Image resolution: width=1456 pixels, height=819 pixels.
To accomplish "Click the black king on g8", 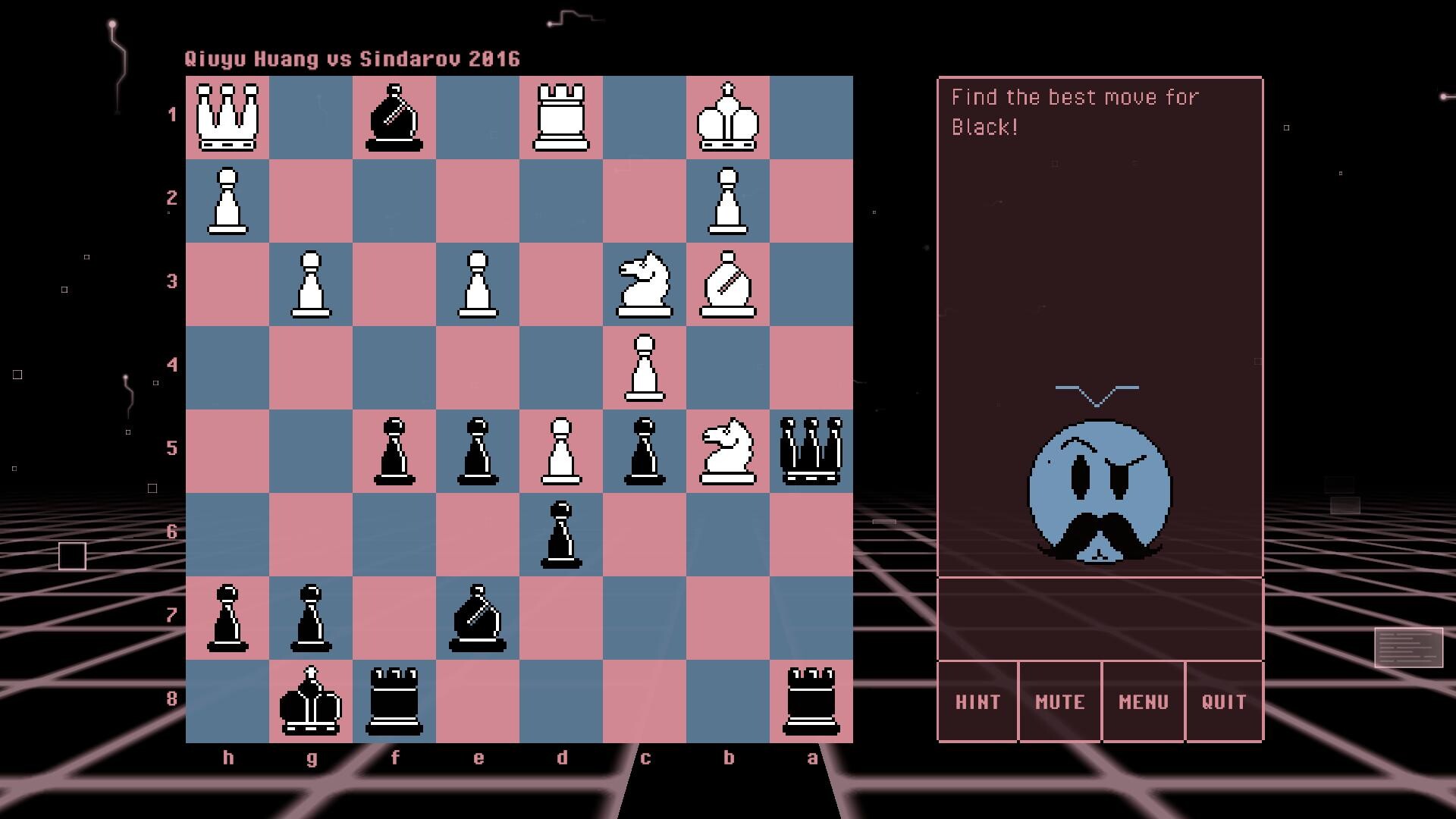I will [x=311, y=701].
